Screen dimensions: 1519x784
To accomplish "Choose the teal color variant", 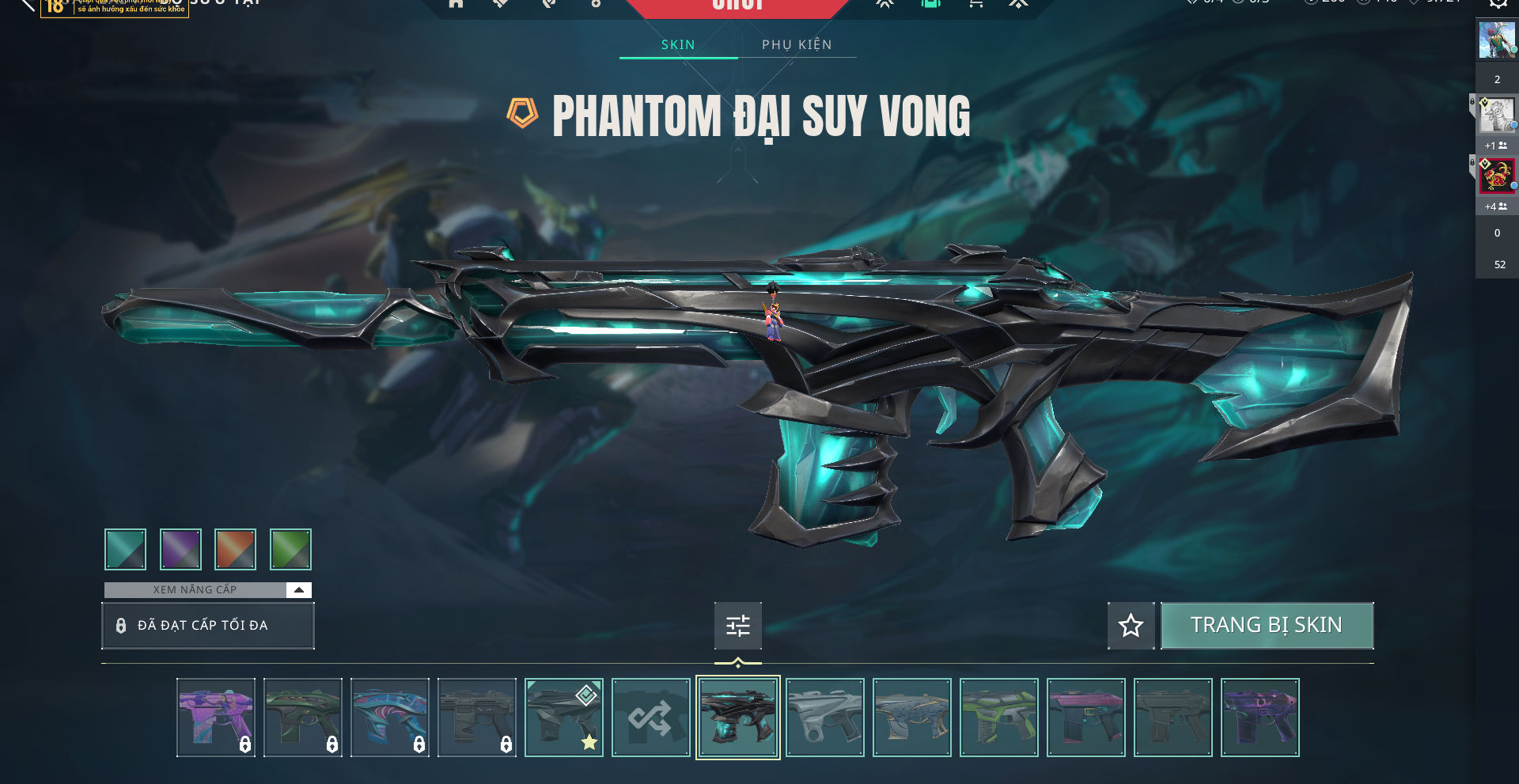I will (125, 549).
